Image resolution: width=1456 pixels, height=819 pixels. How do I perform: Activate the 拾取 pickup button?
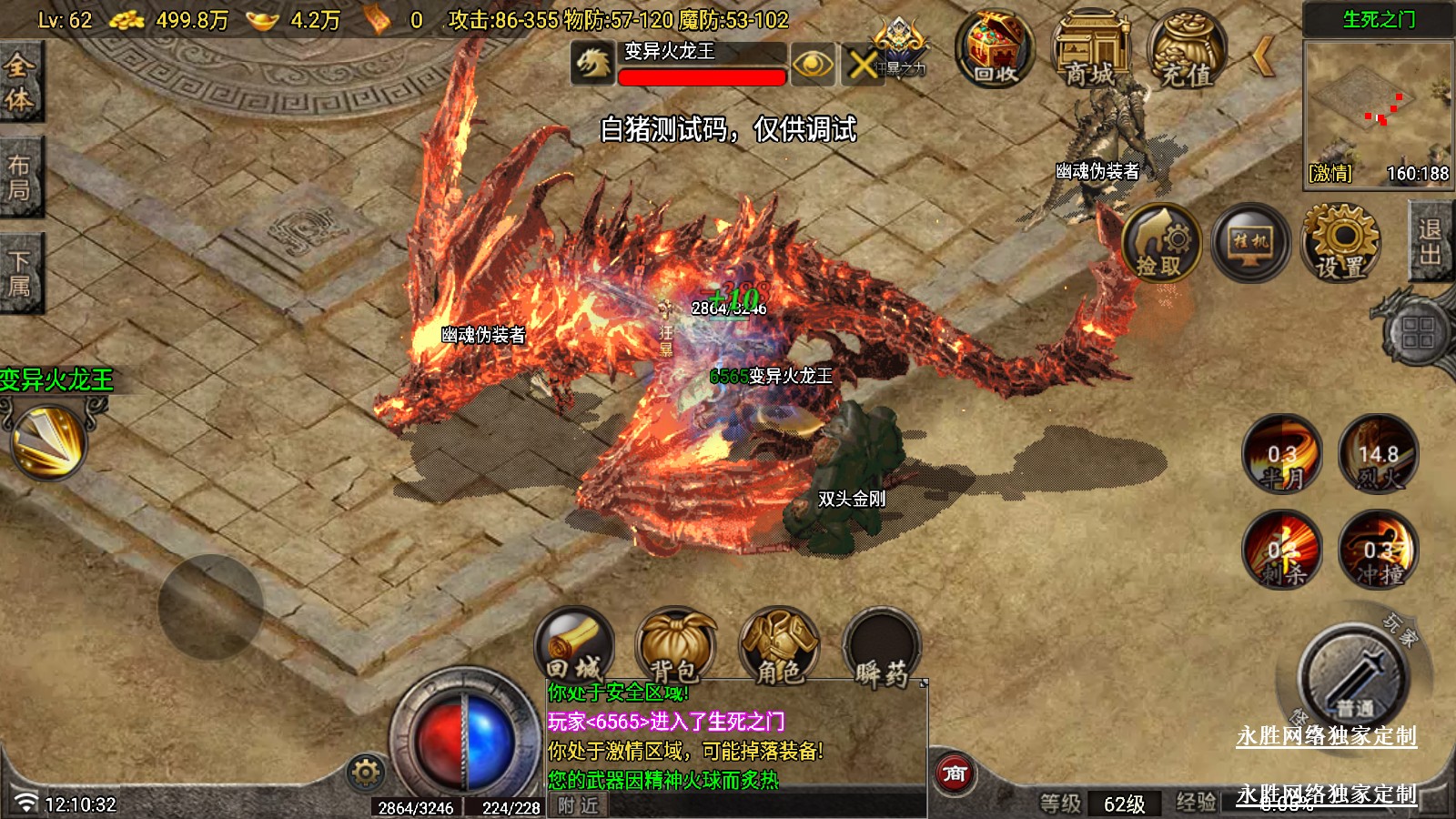pyautogui.click(x=1161, y=242)
